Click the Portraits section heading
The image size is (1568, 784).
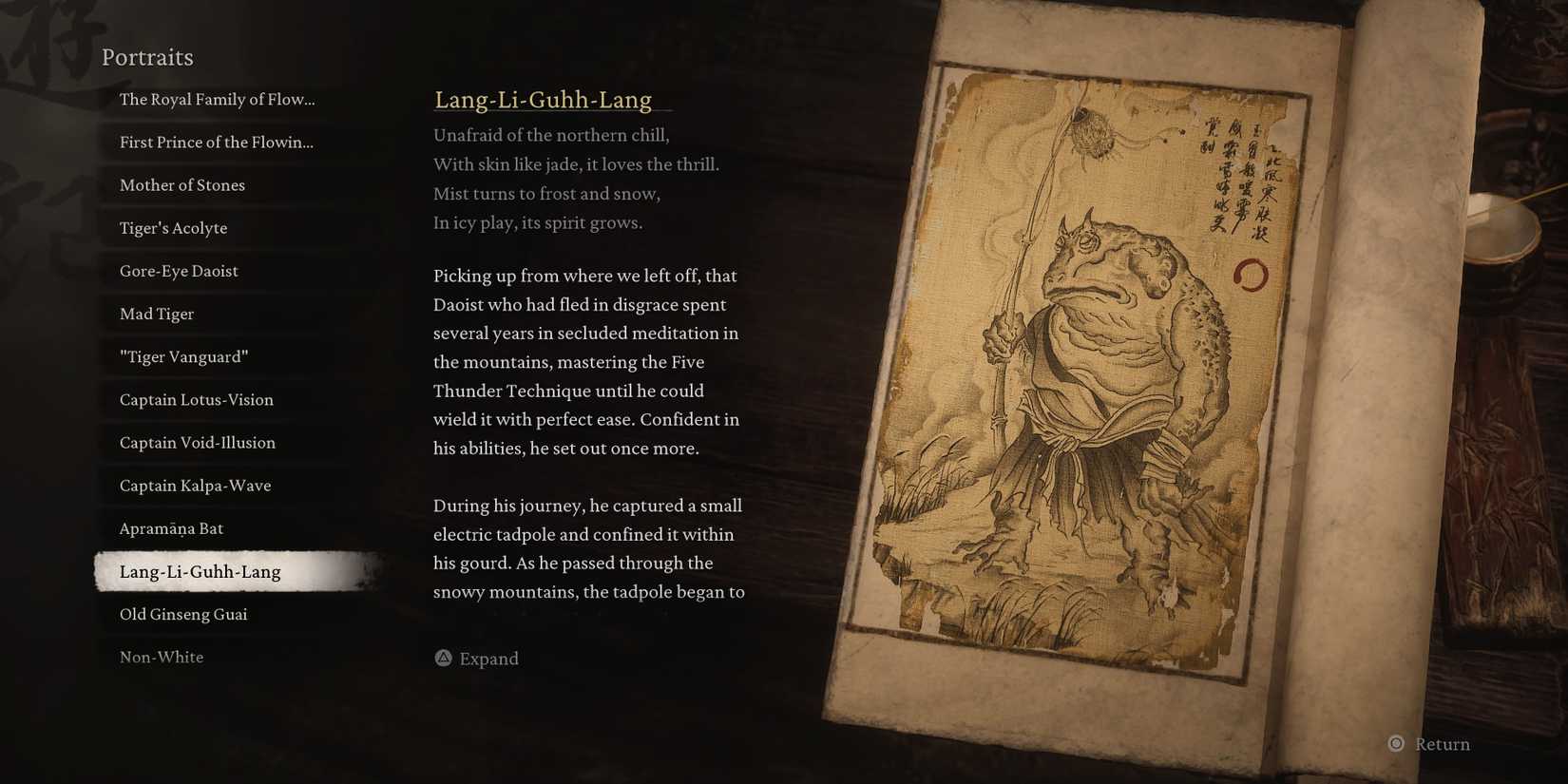(147, 57)
